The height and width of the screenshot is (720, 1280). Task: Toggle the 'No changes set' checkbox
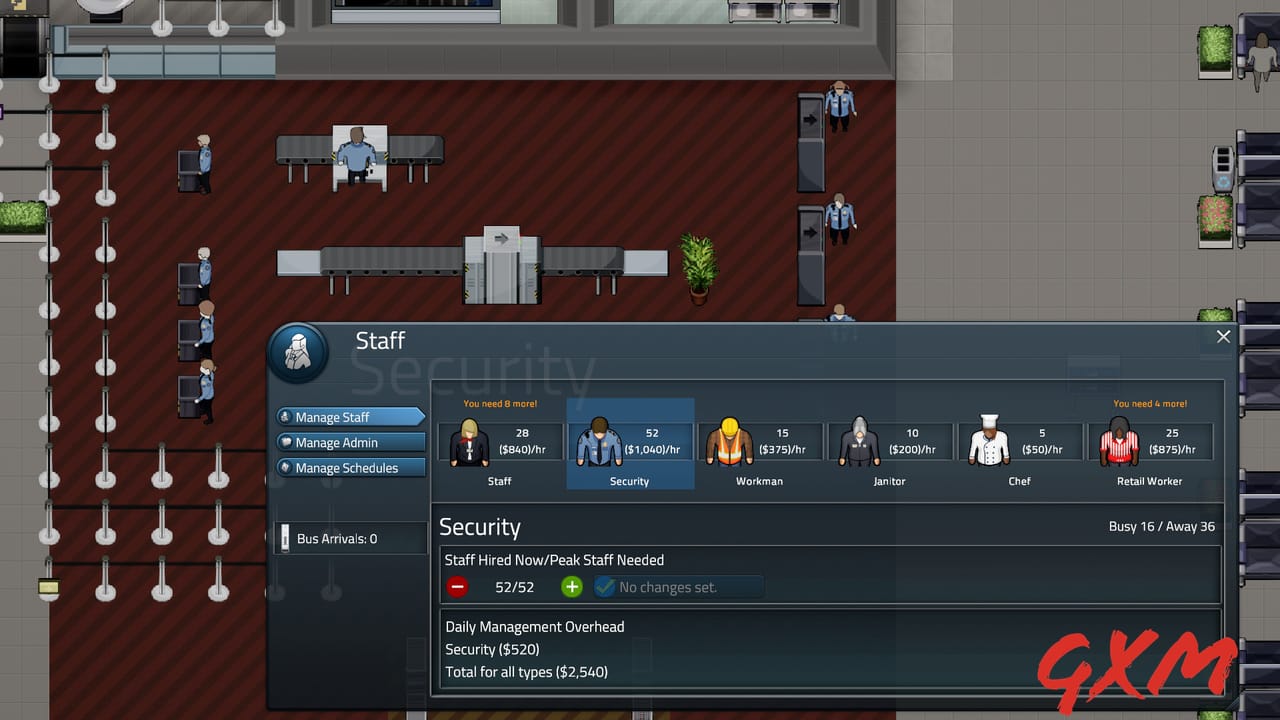click(603, 587)
